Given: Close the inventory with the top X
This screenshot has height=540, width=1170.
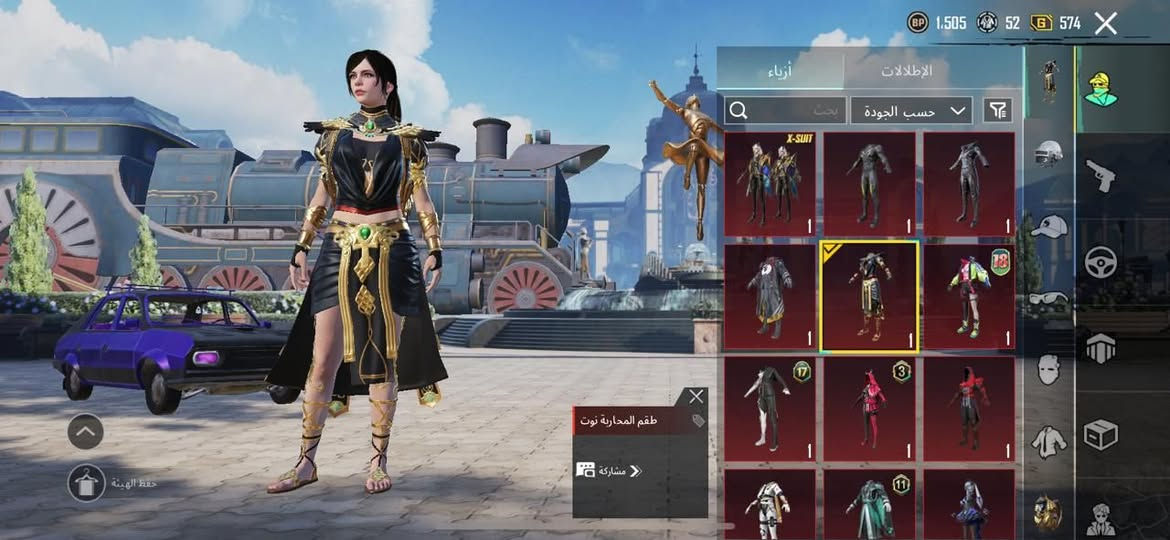Looking at the screenshot, I should [x=1105, y=24].
